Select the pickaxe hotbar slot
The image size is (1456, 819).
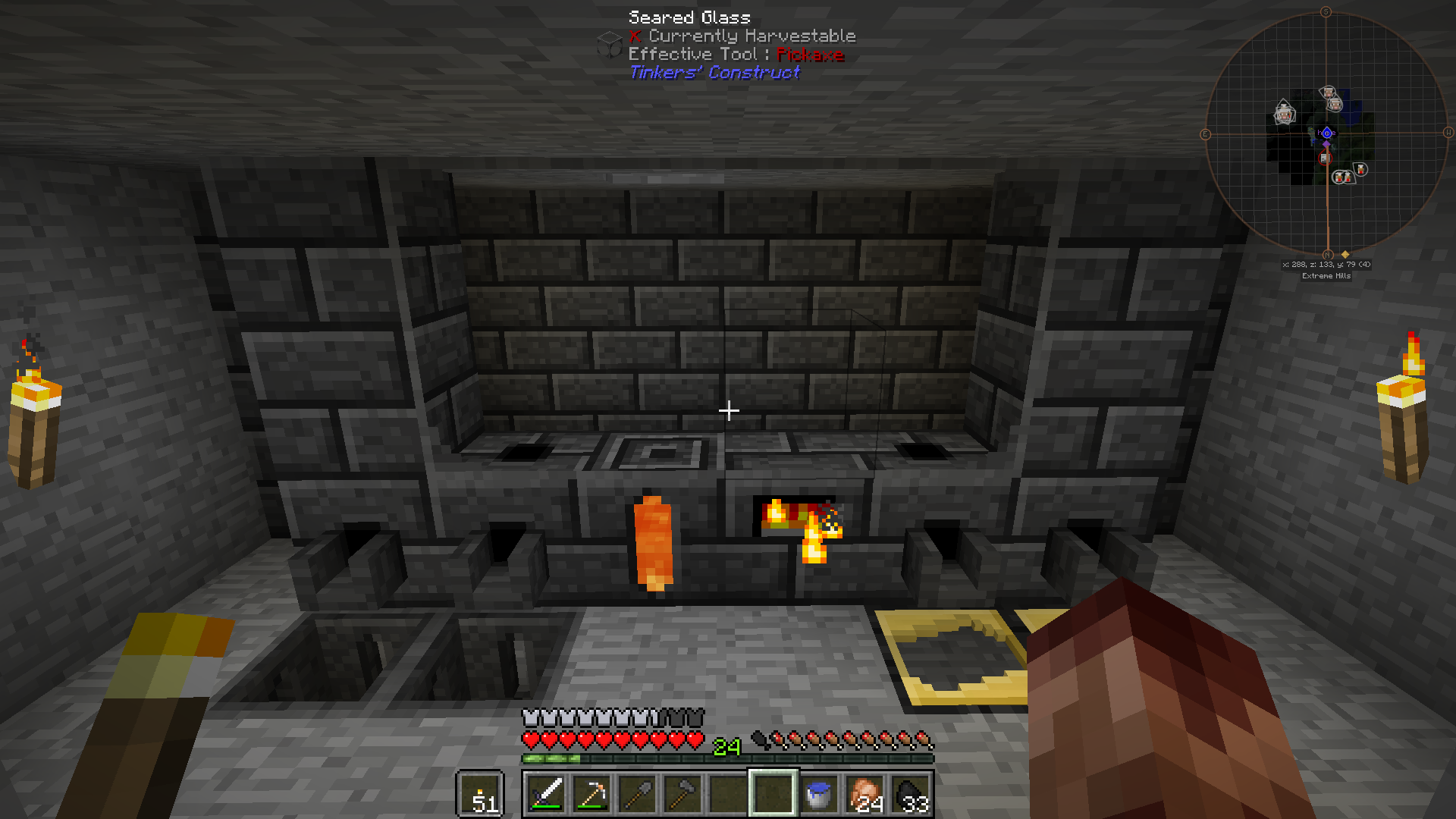tap(591, 794)
